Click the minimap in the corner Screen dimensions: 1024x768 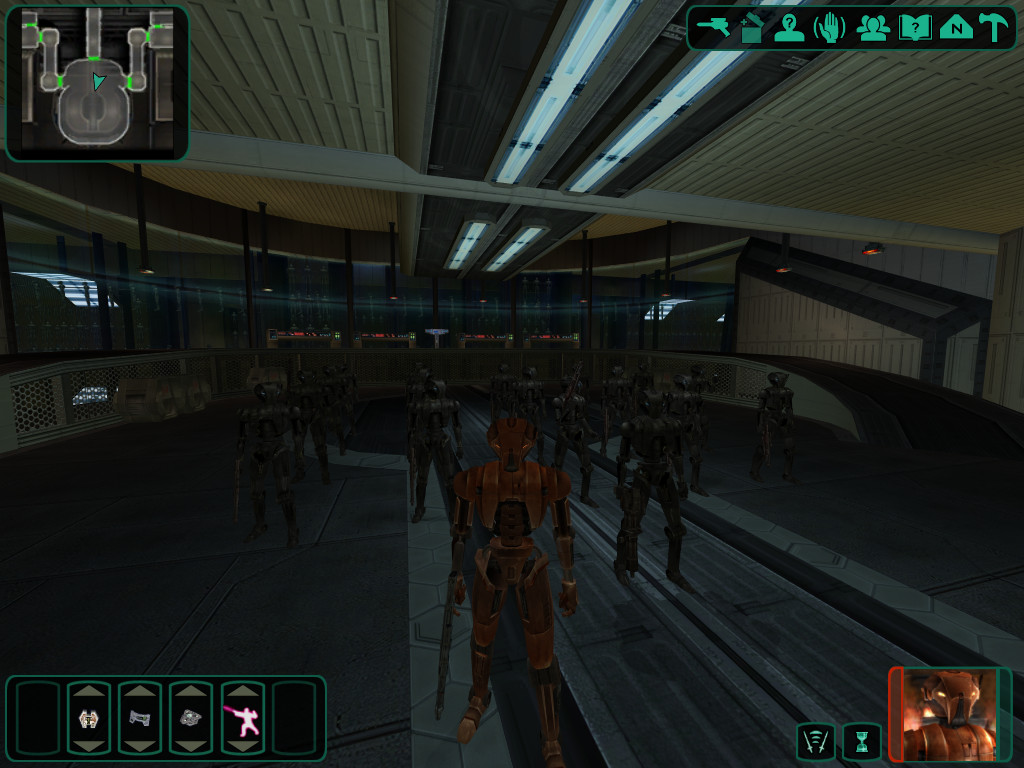tap(97, 83)
